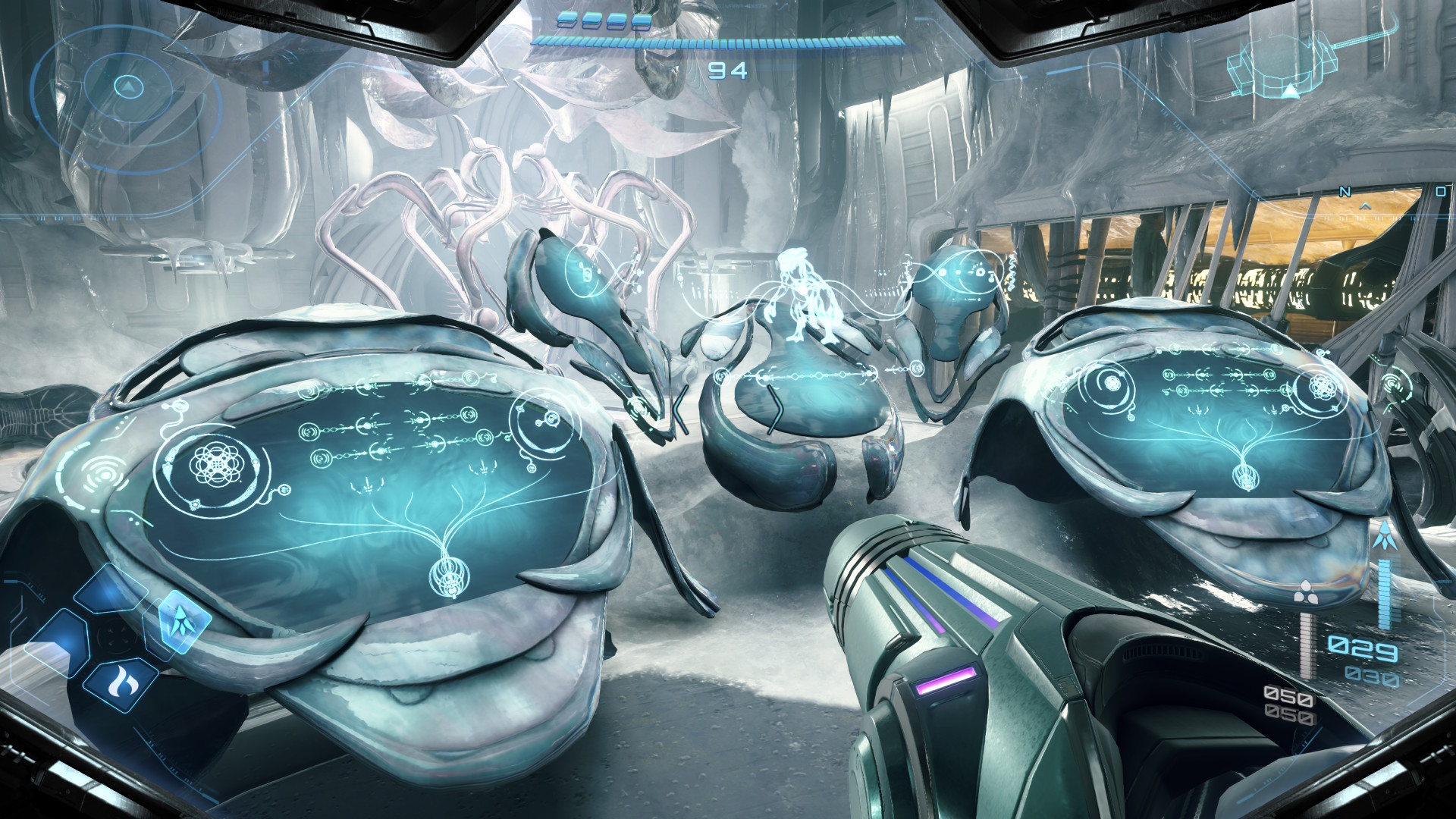Click the N marker on the compass
The image size is (1456, 819).
(x=1345, y=192)
